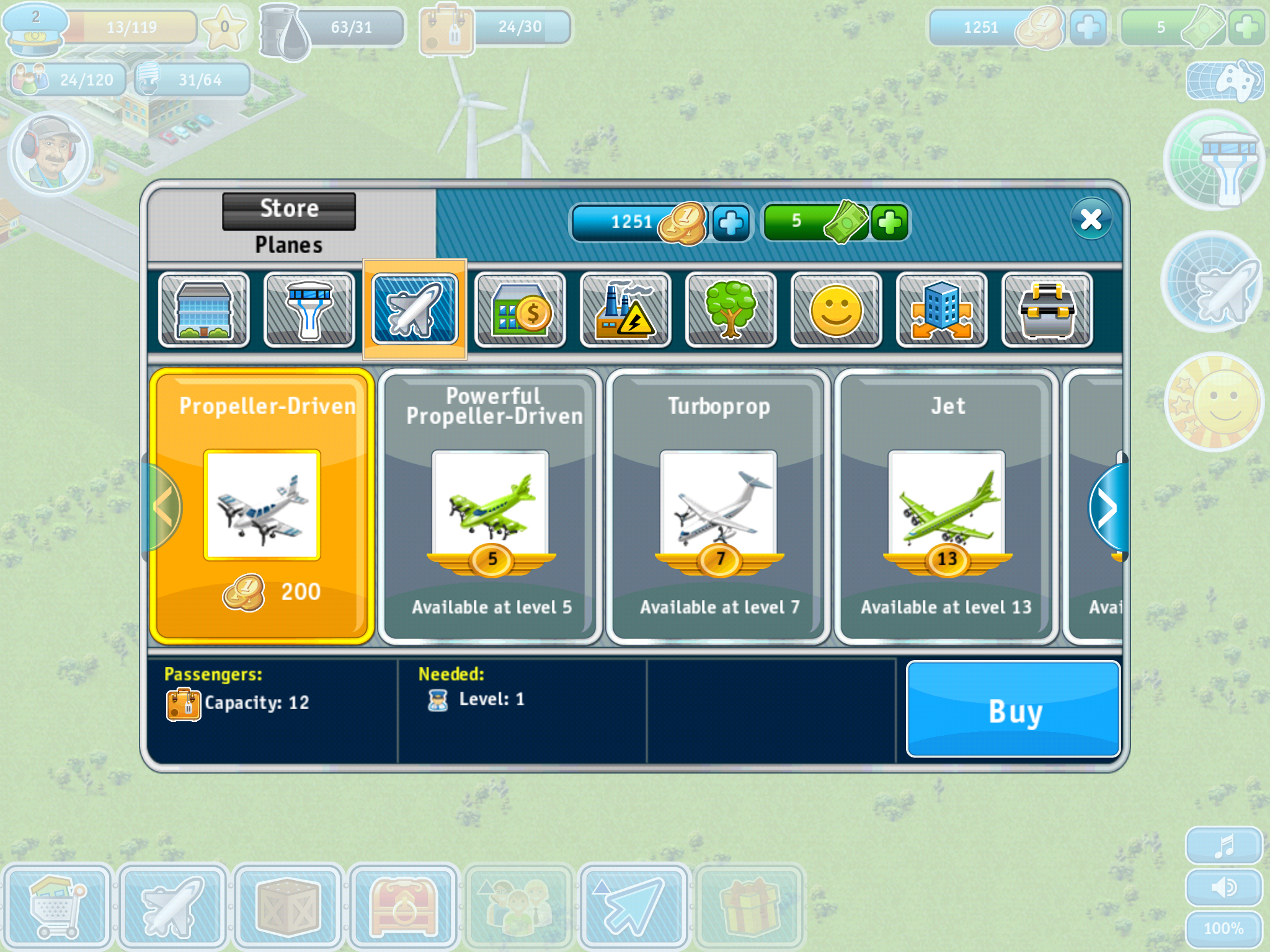1270x952 pixels.
Task: Select the Turboprop plane card
Action: (x=718, y=506)
